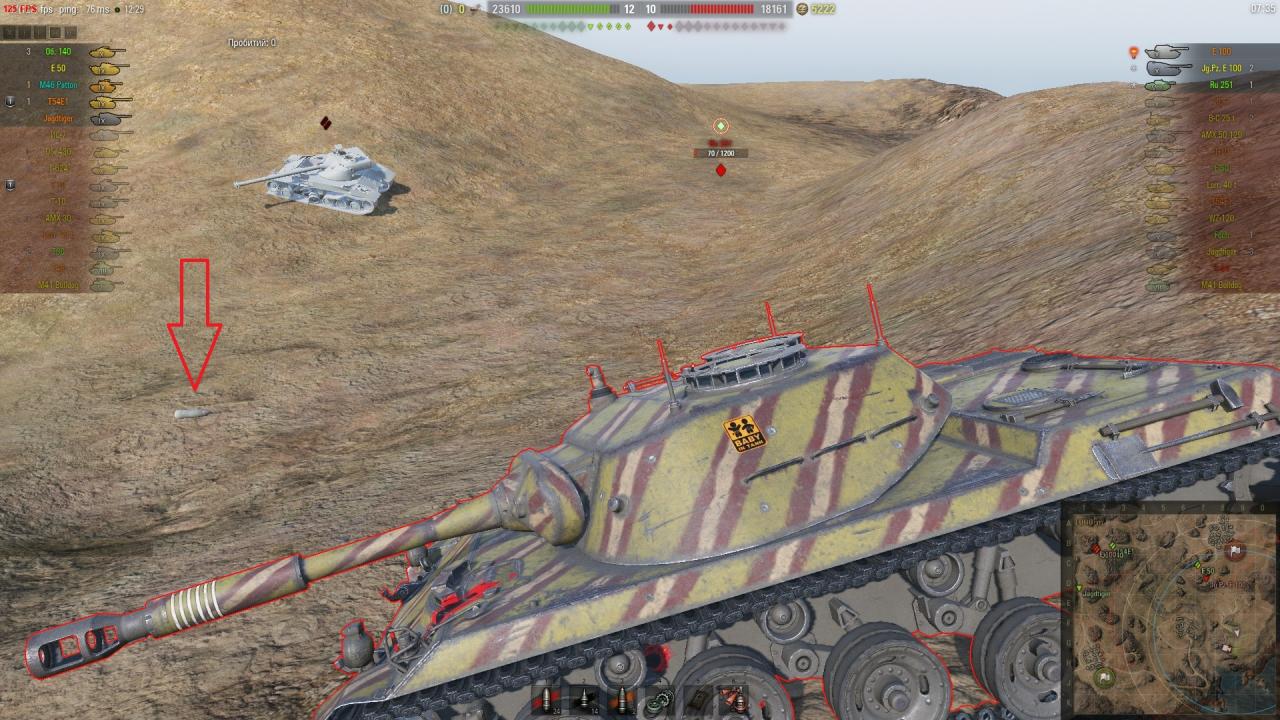Image resolution: width=1280 pixels, height=720 pixels.
Task: Select the allied Jagdtiger roster row
Action: click(60, 118)
